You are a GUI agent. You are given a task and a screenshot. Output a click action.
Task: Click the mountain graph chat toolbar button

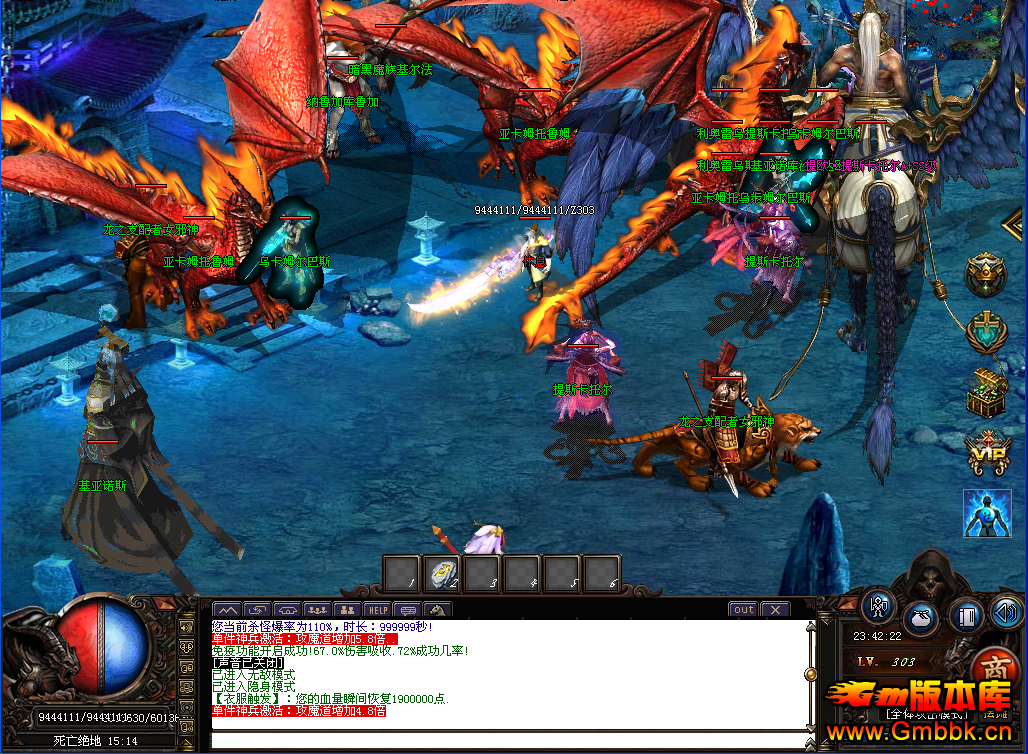(x=227, y=609)
